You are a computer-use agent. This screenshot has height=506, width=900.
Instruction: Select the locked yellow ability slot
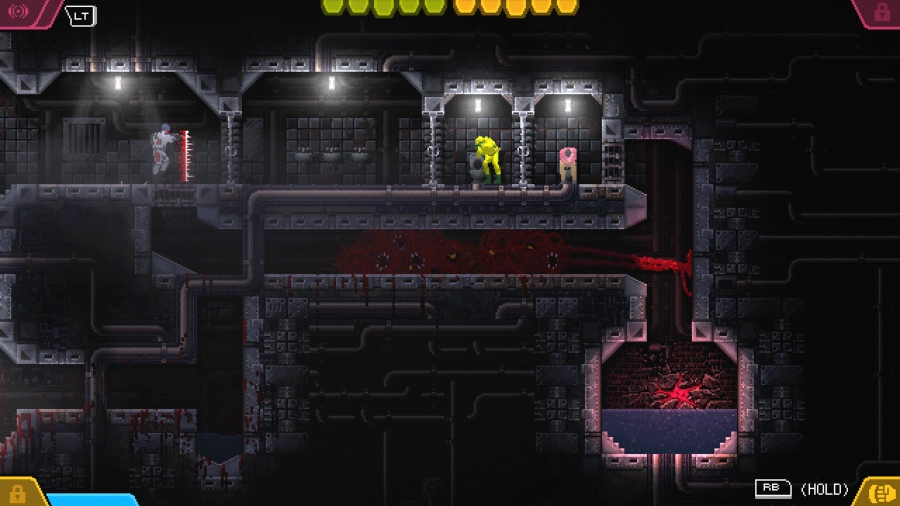click(x=17, y=493)
